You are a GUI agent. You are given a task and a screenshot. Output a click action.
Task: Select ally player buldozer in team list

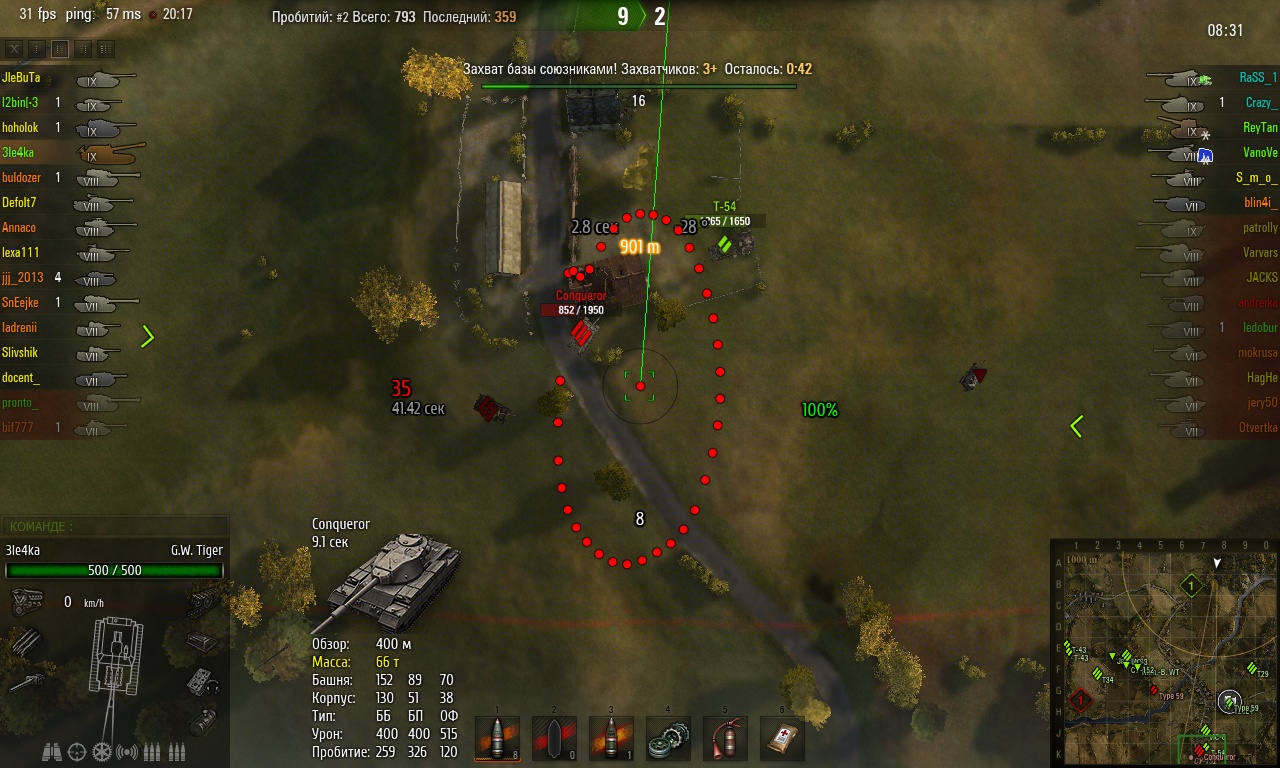(22, 177)
